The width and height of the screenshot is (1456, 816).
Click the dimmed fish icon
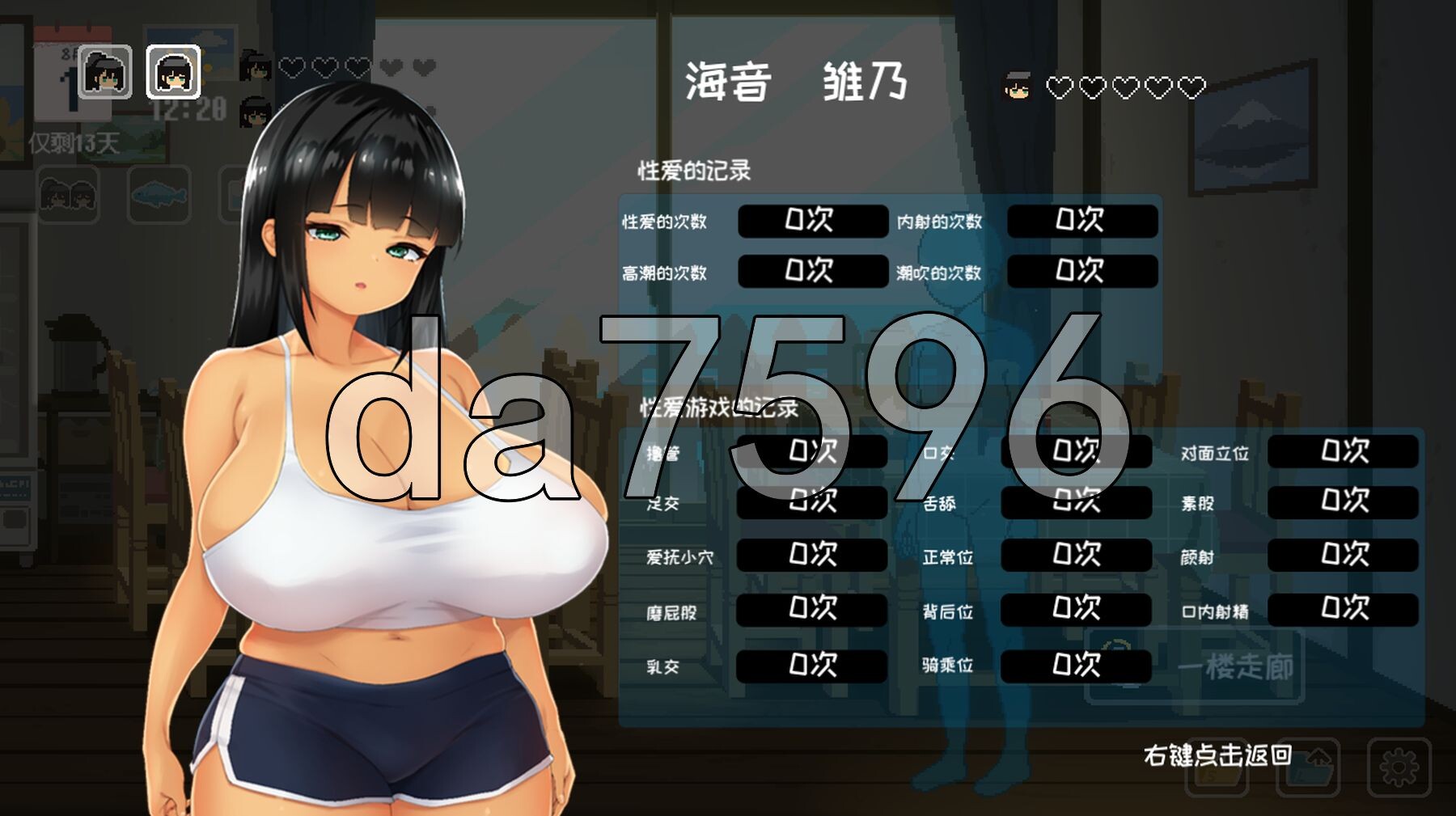tap(159, 195)
